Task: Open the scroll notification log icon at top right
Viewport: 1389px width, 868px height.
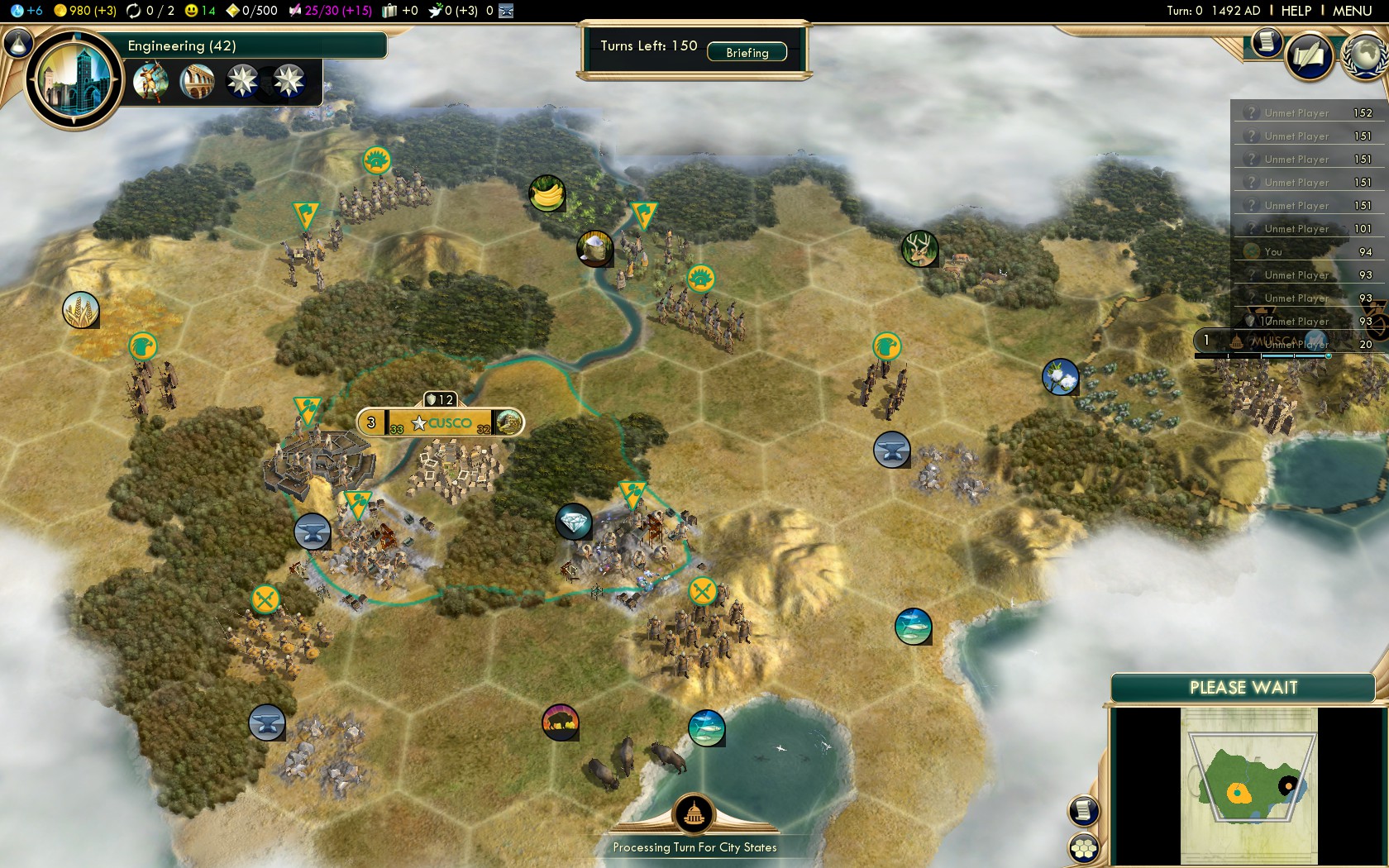Action: (x=1266, y=42)
